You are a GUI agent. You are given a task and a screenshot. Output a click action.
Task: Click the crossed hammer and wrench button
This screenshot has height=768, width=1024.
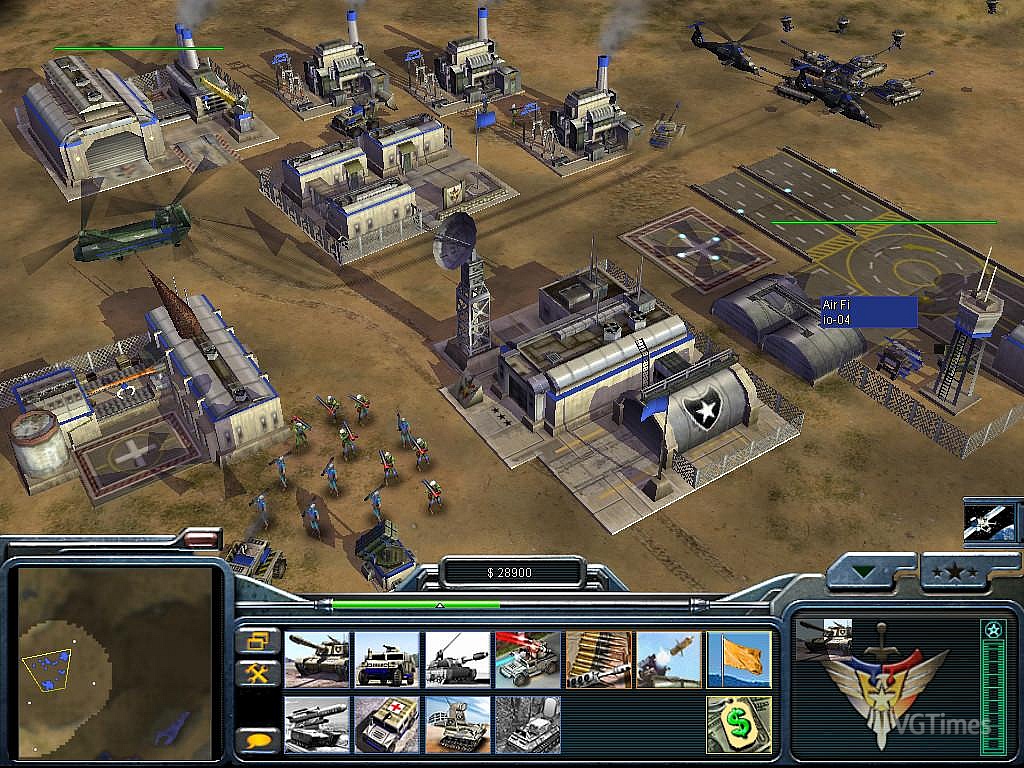pyautogui.click(x=257, y=673)
